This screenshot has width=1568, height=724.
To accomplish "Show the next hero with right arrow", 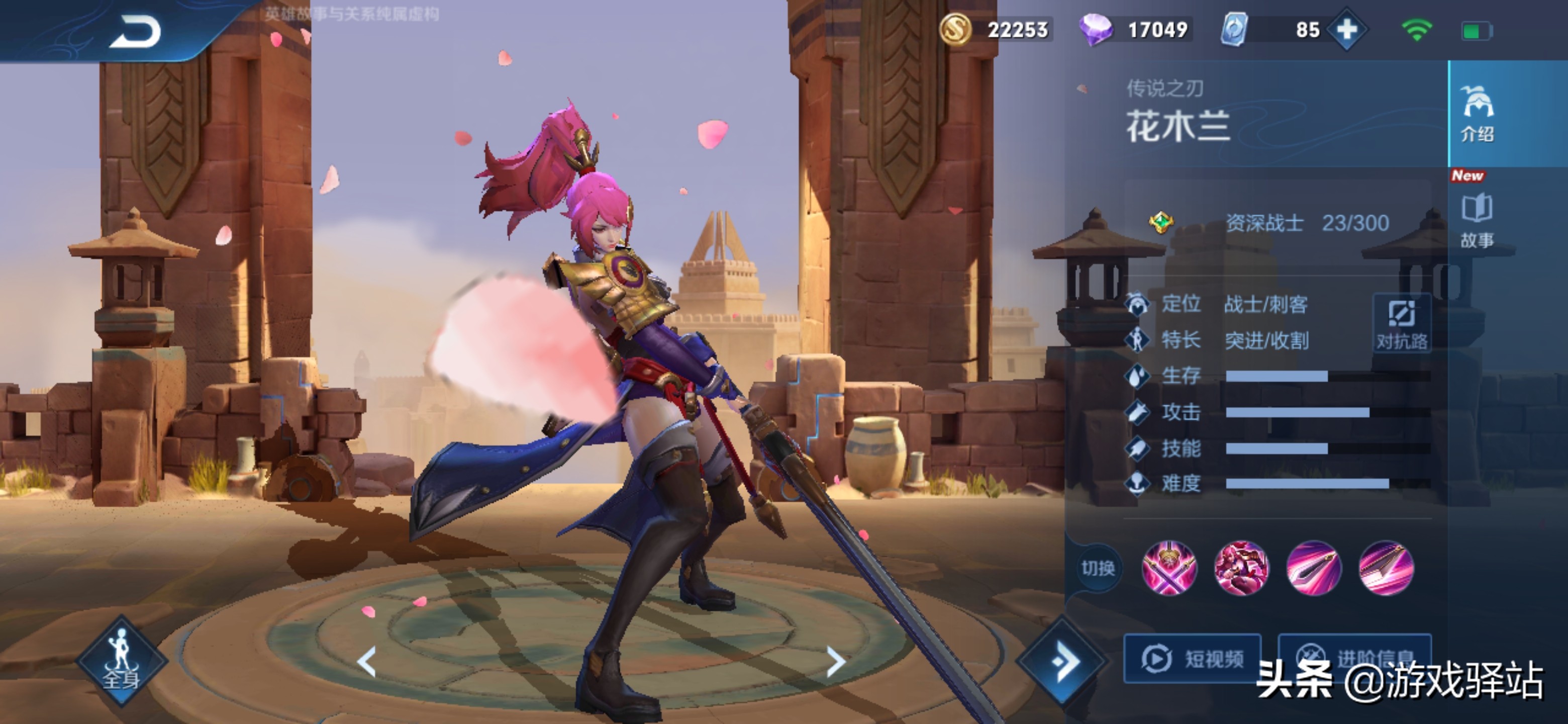I will pos(836,661).
